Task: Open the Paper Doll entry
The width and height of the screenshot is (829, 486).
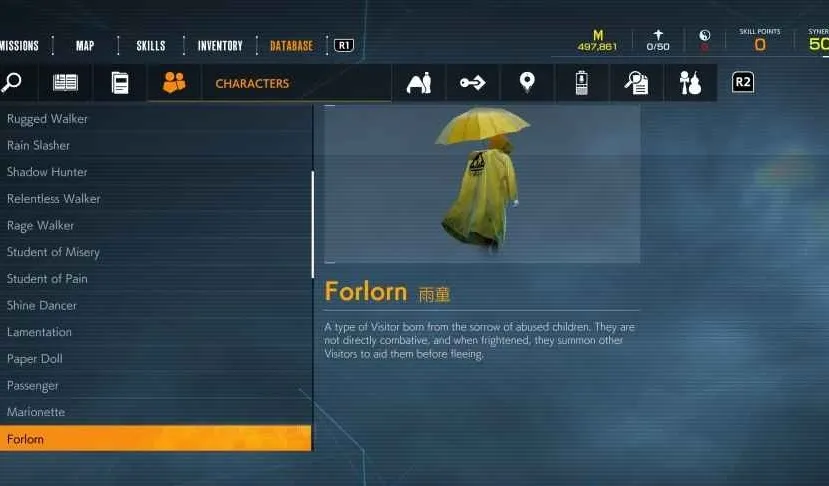Action: (x=35, y=359)
